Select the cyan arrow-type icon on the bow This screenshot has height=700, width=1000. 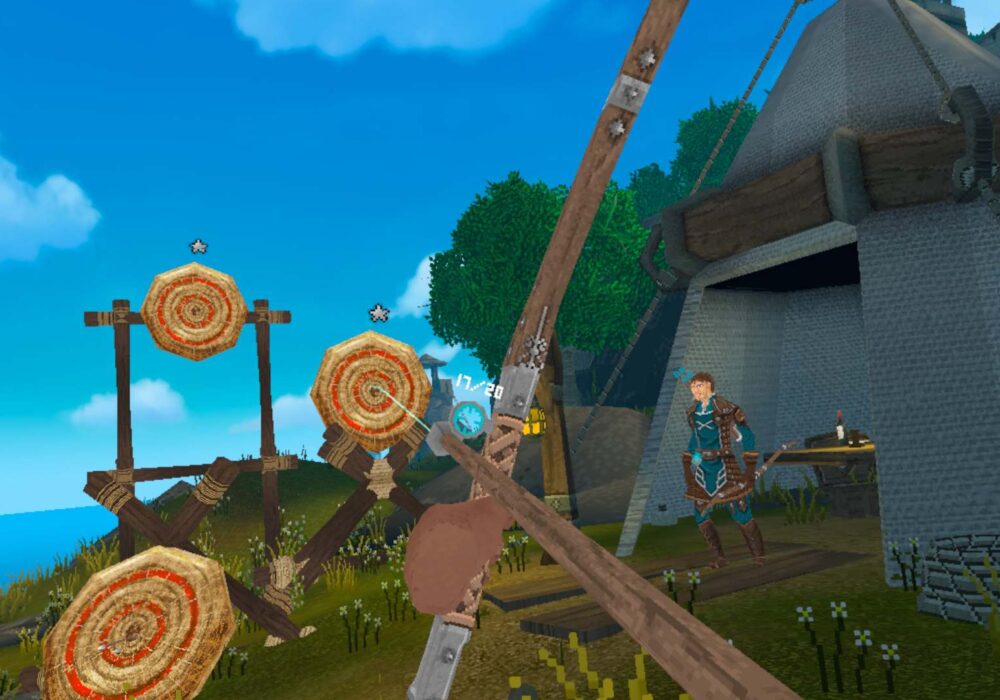[468, 419]
